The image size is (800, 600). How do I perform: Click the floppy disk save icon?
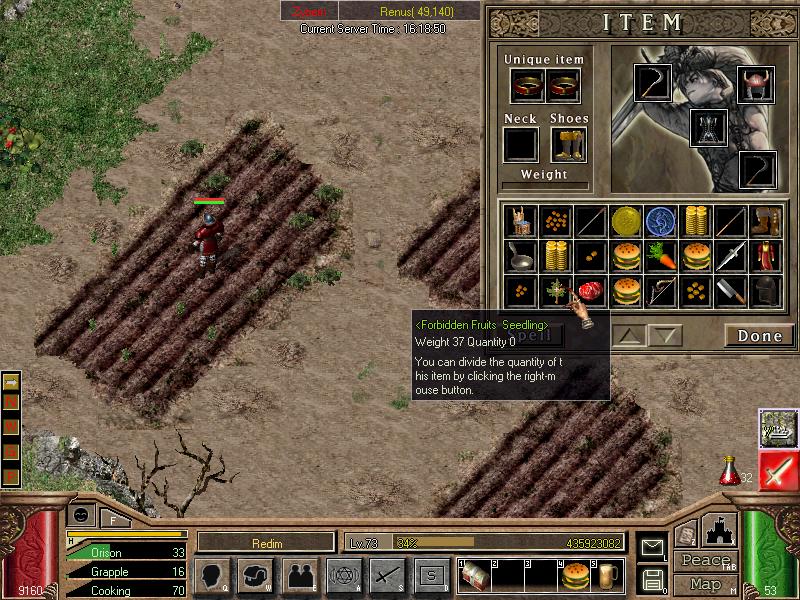point(652,578)
